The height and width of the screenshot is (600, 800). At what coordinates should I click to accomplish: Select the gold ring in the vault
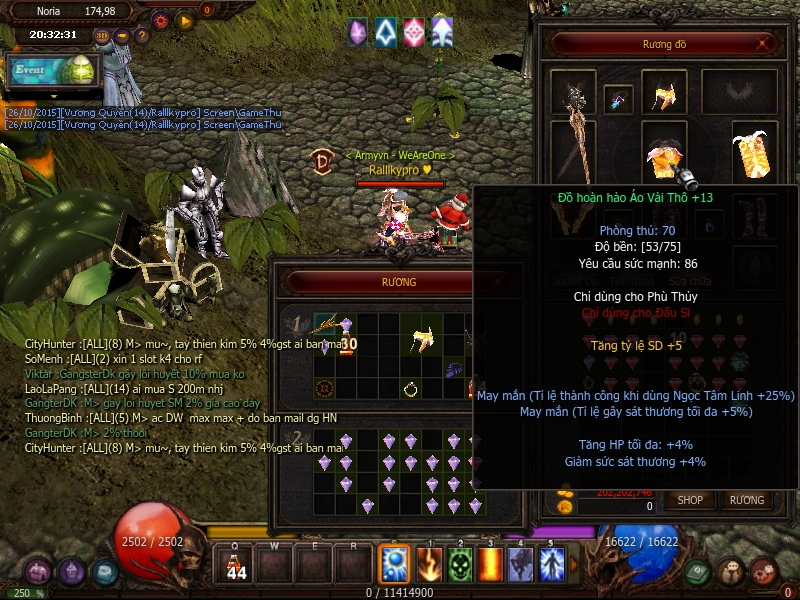pos(410,388)
